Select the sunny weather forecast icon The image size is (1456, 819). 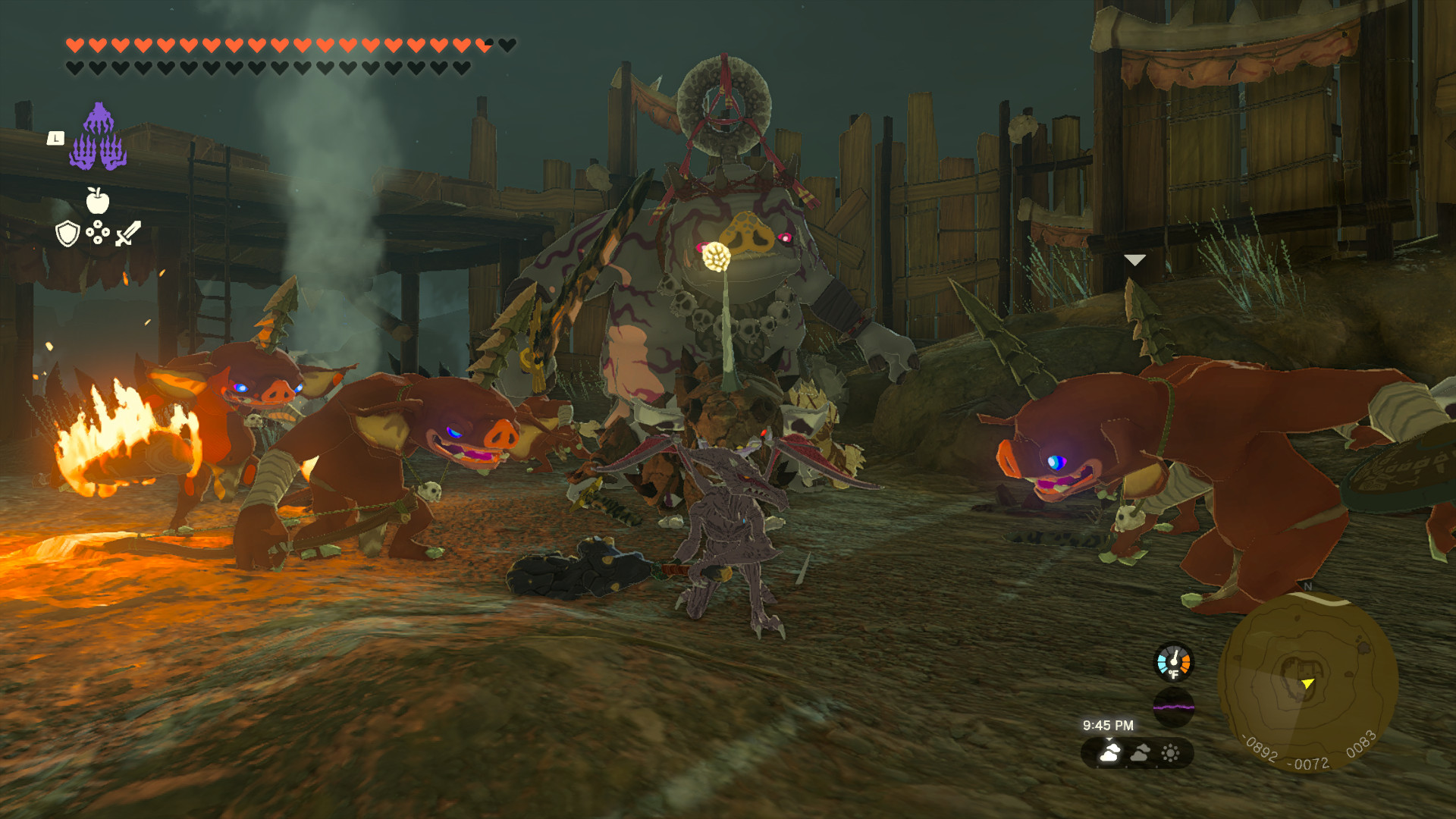tap(1171, 752)
